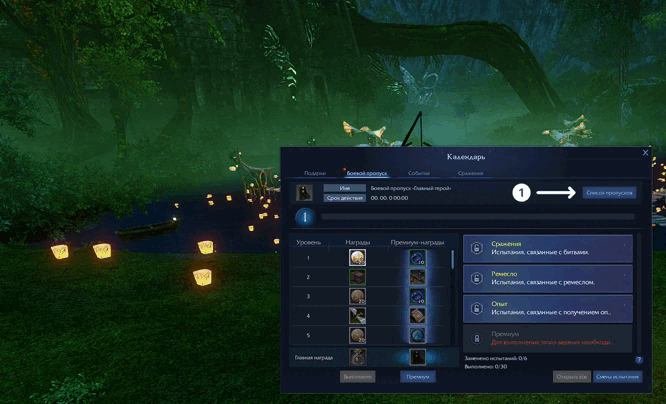Select the level 2 chest reward
The width and height of the screenshot is (666, 404).
click(x=357, y=277)
